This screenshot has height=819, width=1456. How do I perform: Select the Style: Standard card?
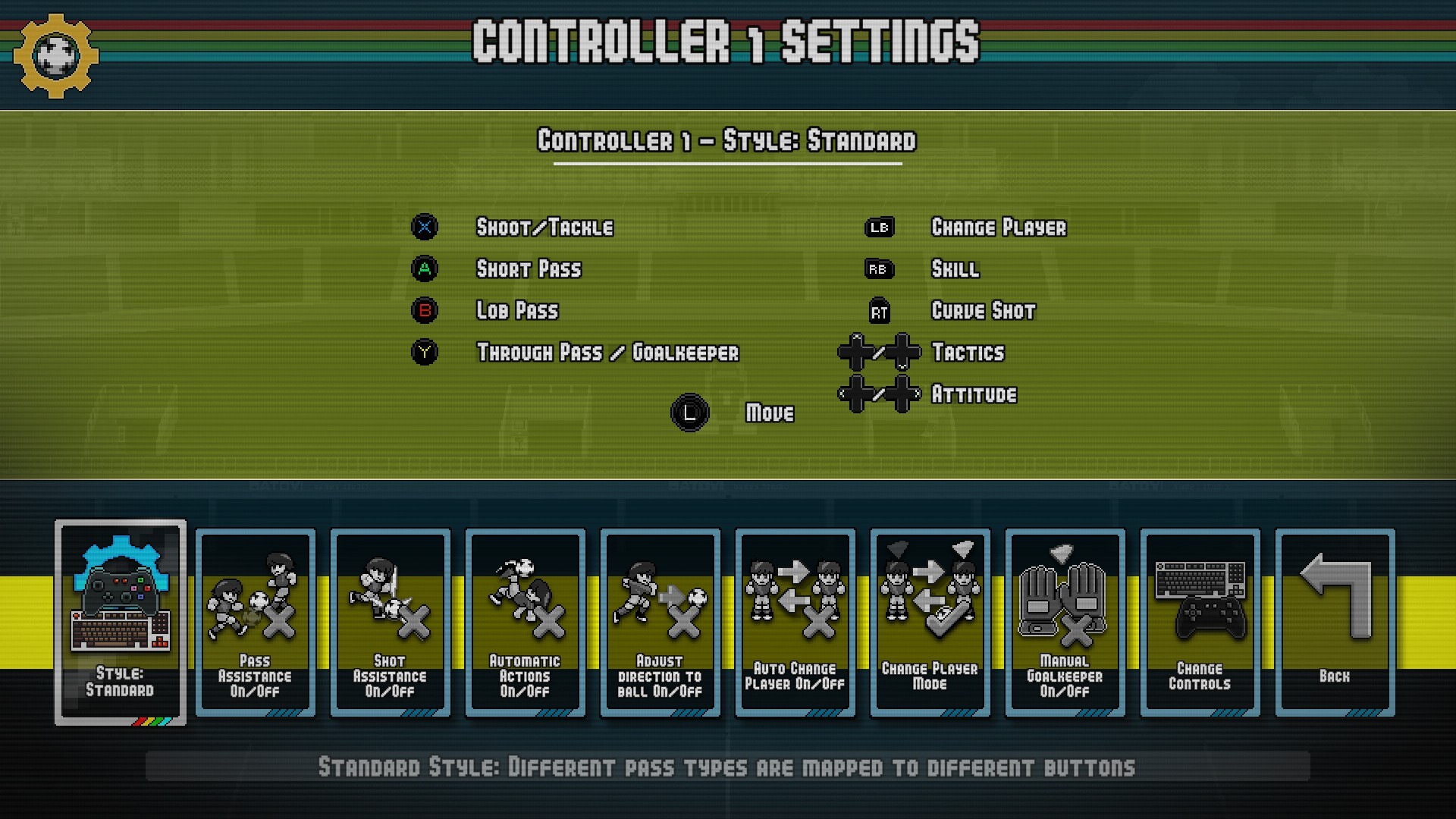121,622
